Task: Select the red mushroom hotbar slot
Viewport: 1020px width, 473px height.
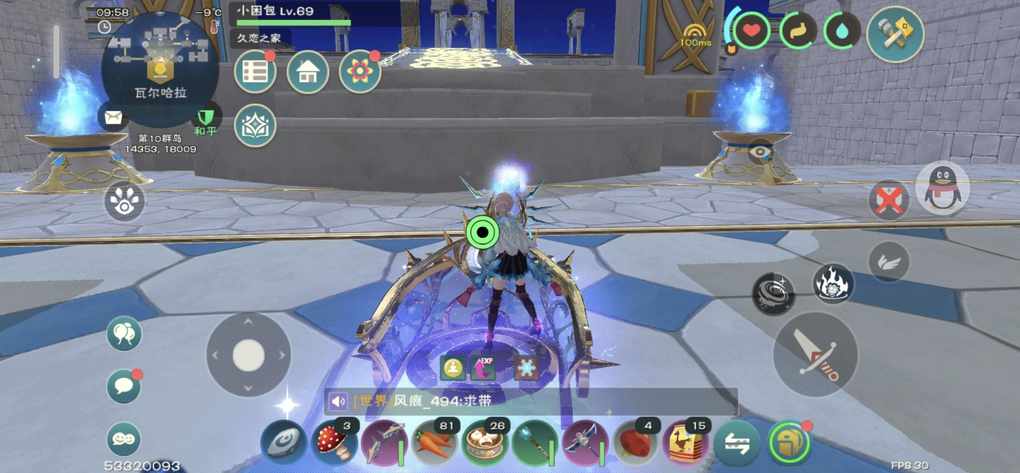Action: click(x=335, y=442)
